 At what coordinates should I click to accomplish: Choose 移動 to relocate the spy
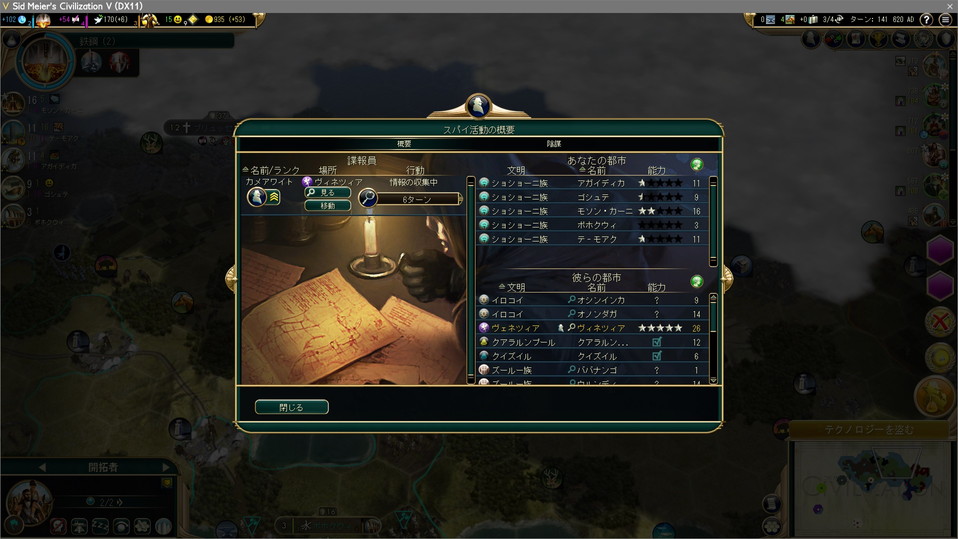(327, 205)
